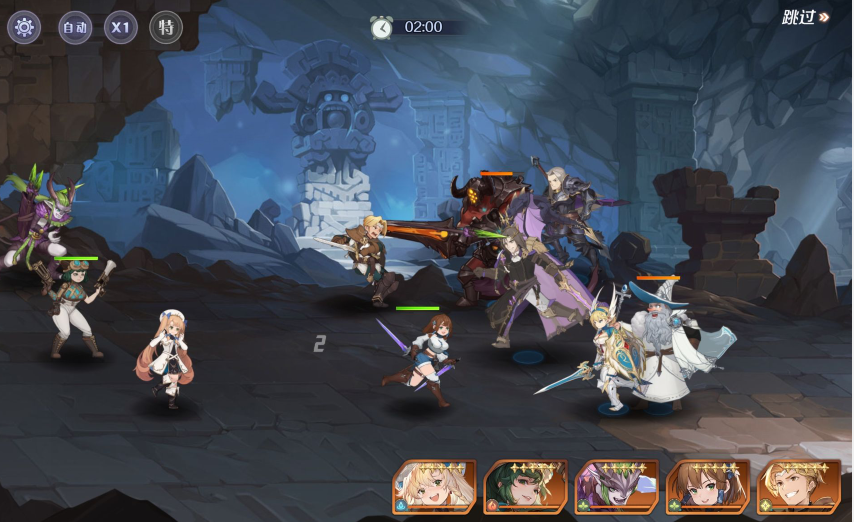The height and width of the screenshot is (522, 854).
Task: Open the gear settings menu
Action: tap(24, 27)
